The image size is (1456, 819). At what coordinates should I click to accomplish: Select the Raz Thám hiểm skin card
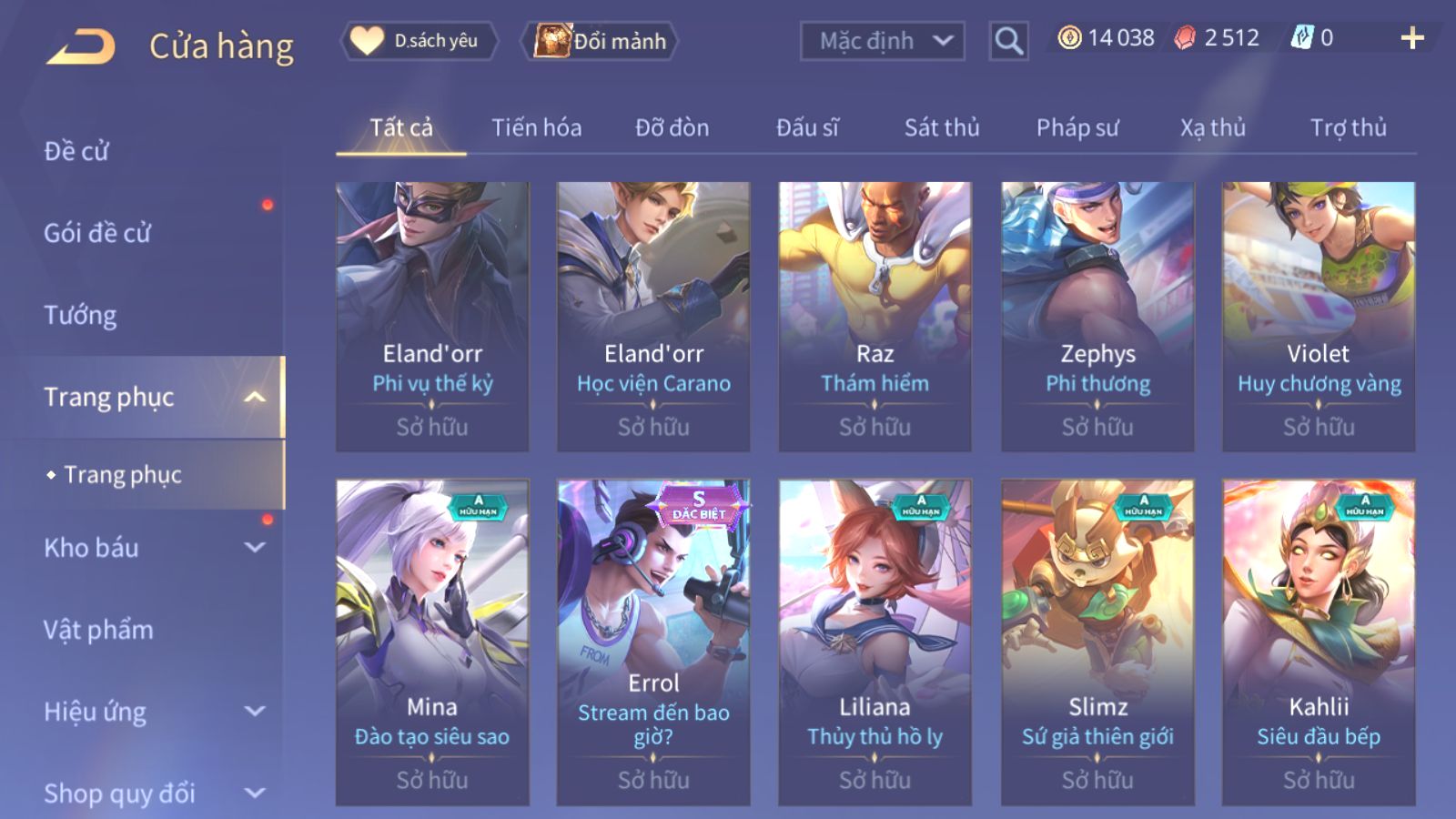pos(875,316)
